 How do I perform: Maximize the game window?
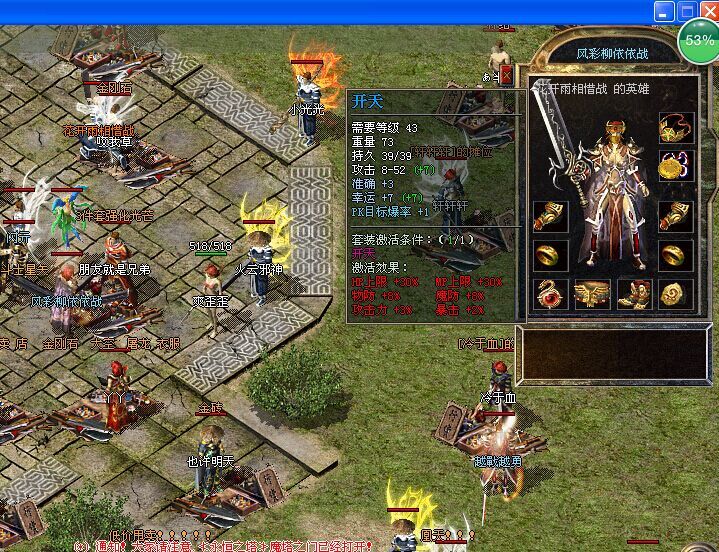coord(686,12)
